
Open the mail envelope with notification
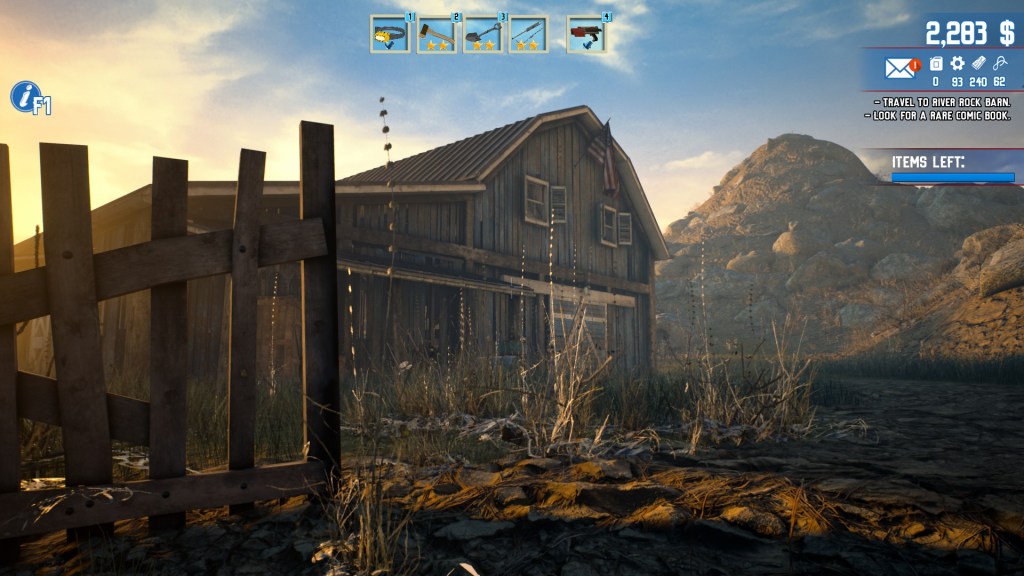[900, 67]
